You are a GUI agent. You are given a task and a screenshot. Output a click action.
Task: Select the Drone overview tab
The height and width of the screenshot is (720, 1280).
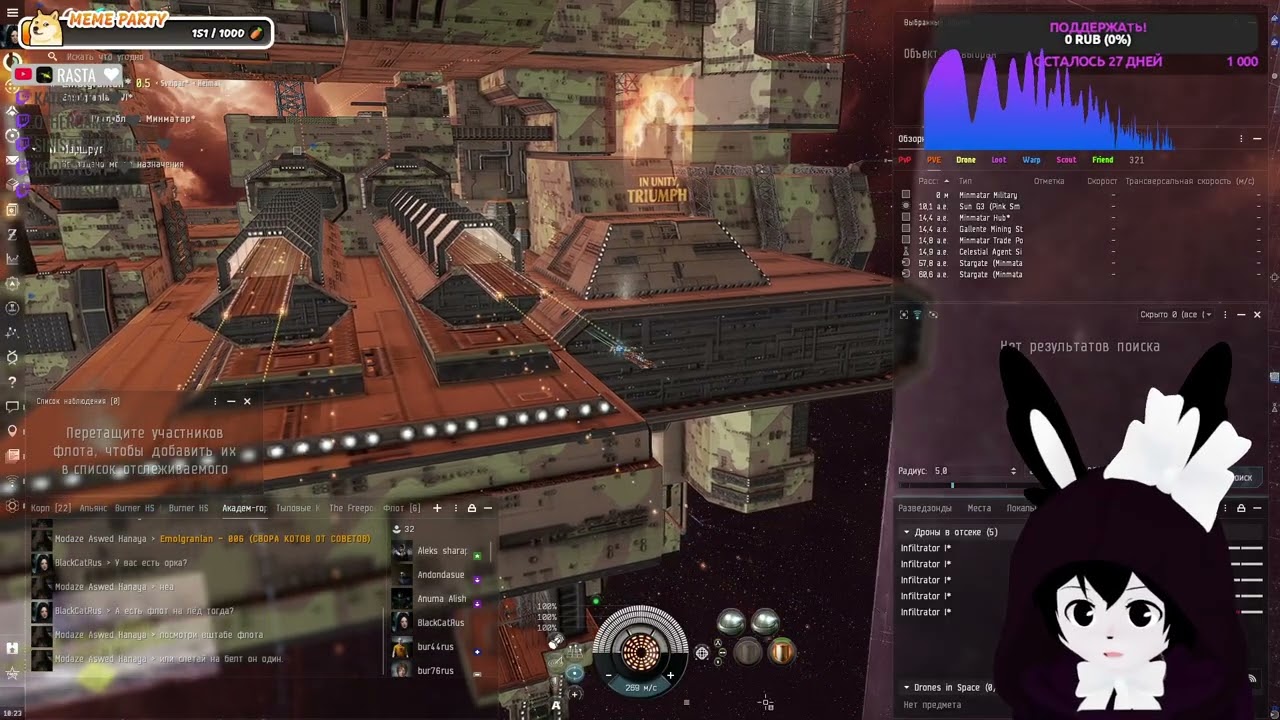click(965, 160)
